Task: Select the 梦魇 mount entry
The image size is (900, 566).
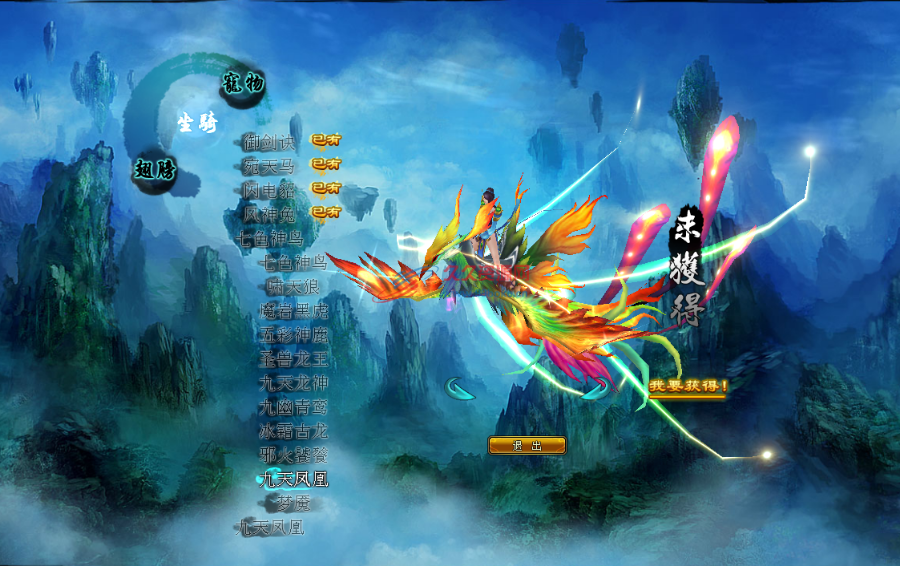Action: 294,504
